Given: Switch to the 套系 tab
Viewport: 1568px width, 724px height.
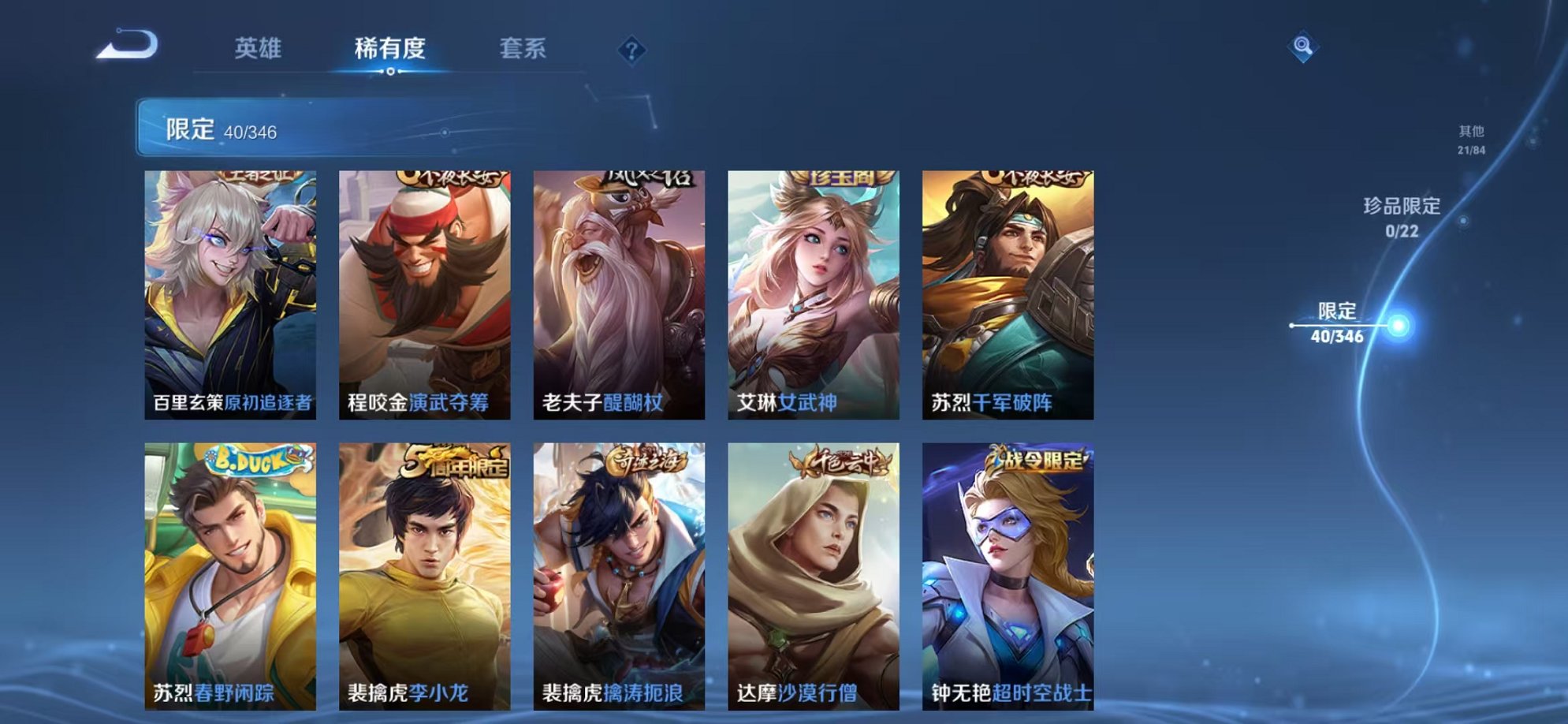Looking at the screenshot, I should pos(523,47).
